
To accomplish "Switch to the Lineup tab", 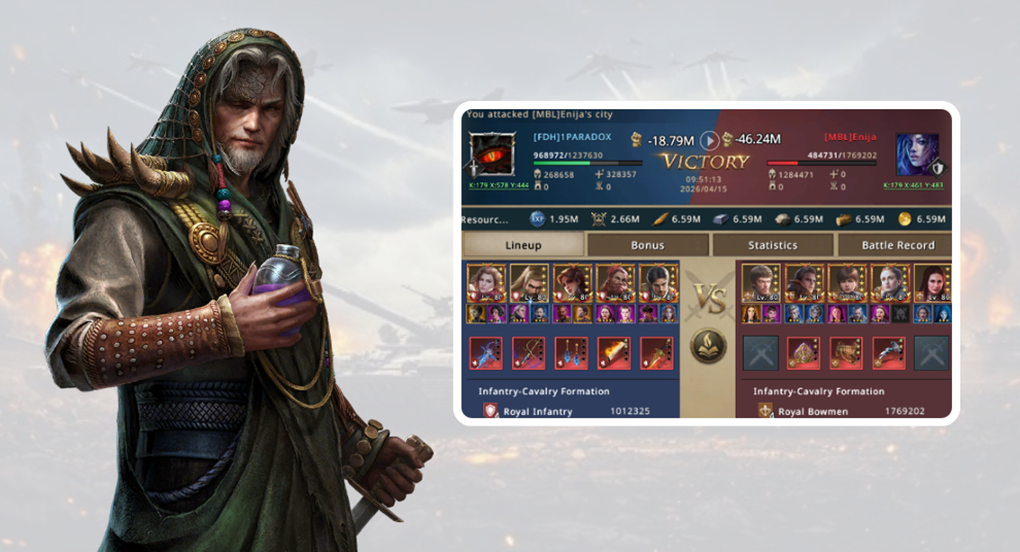I will point(523,245).
